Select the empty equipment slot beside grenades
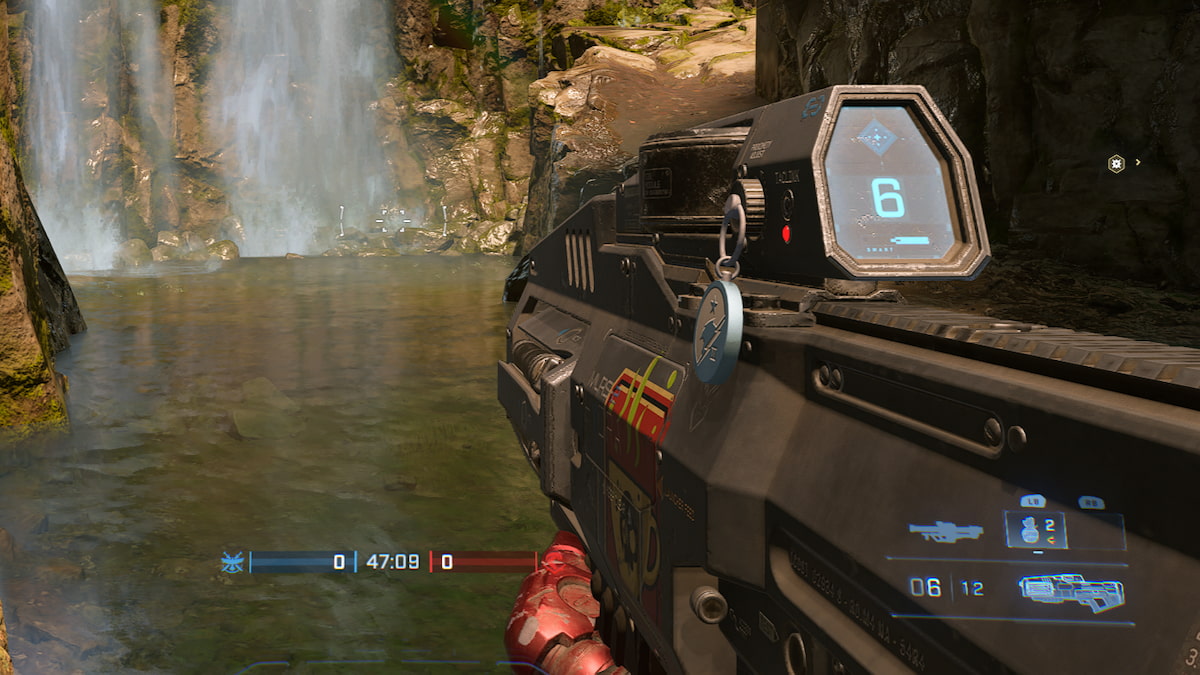1200x675 pixels. pos(1096,531)
